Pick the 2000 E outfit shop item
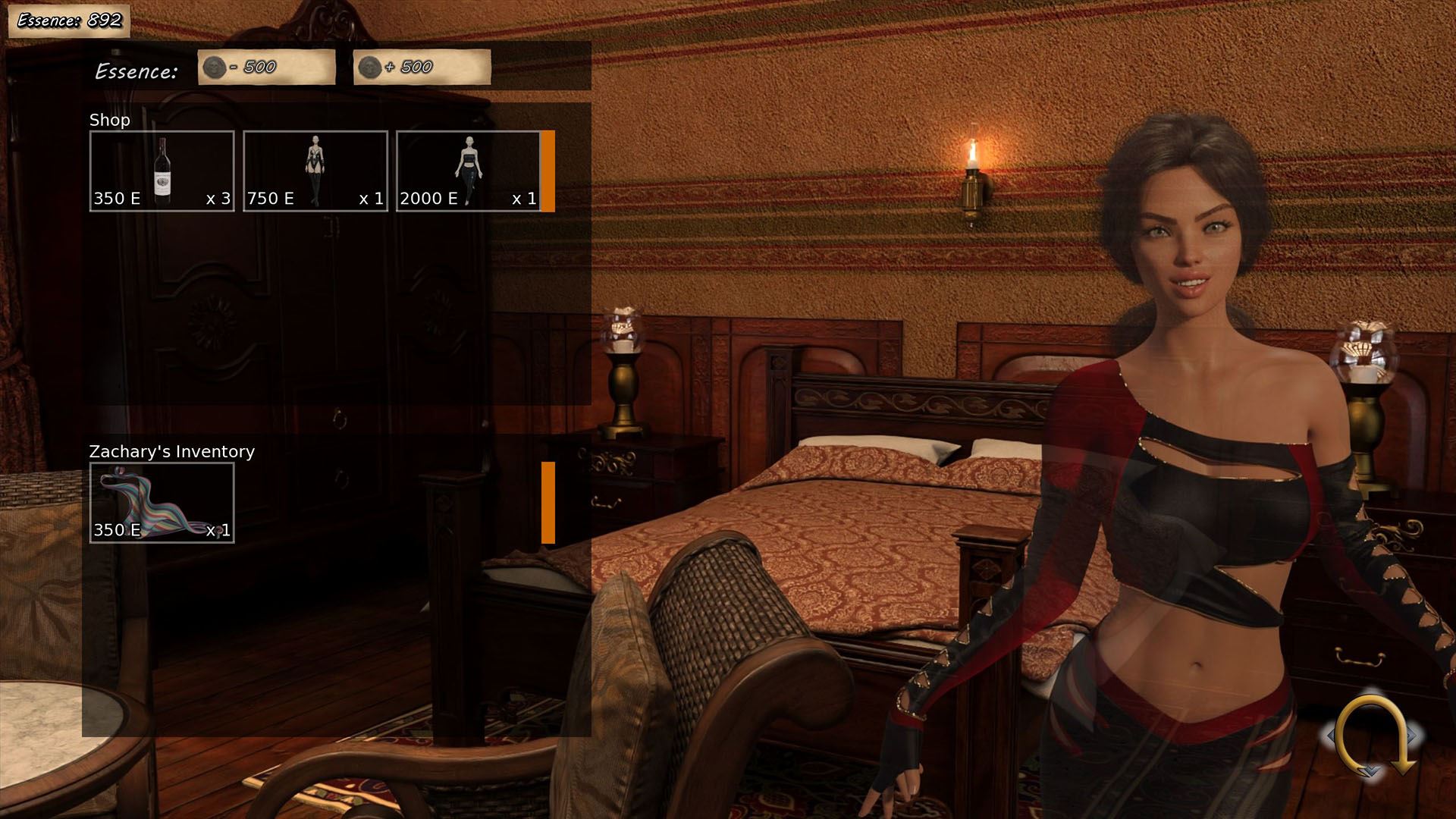1456x819 pixels. point(468,171)
